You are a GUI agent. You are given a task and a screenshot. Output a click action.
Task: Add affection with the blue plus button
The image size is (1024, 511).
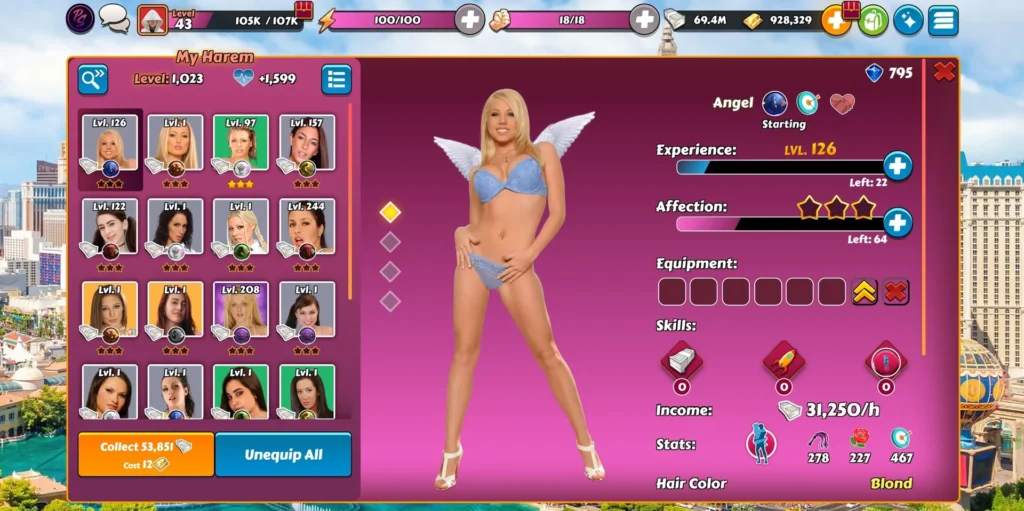pyautogui.click(x=897, y=222)
